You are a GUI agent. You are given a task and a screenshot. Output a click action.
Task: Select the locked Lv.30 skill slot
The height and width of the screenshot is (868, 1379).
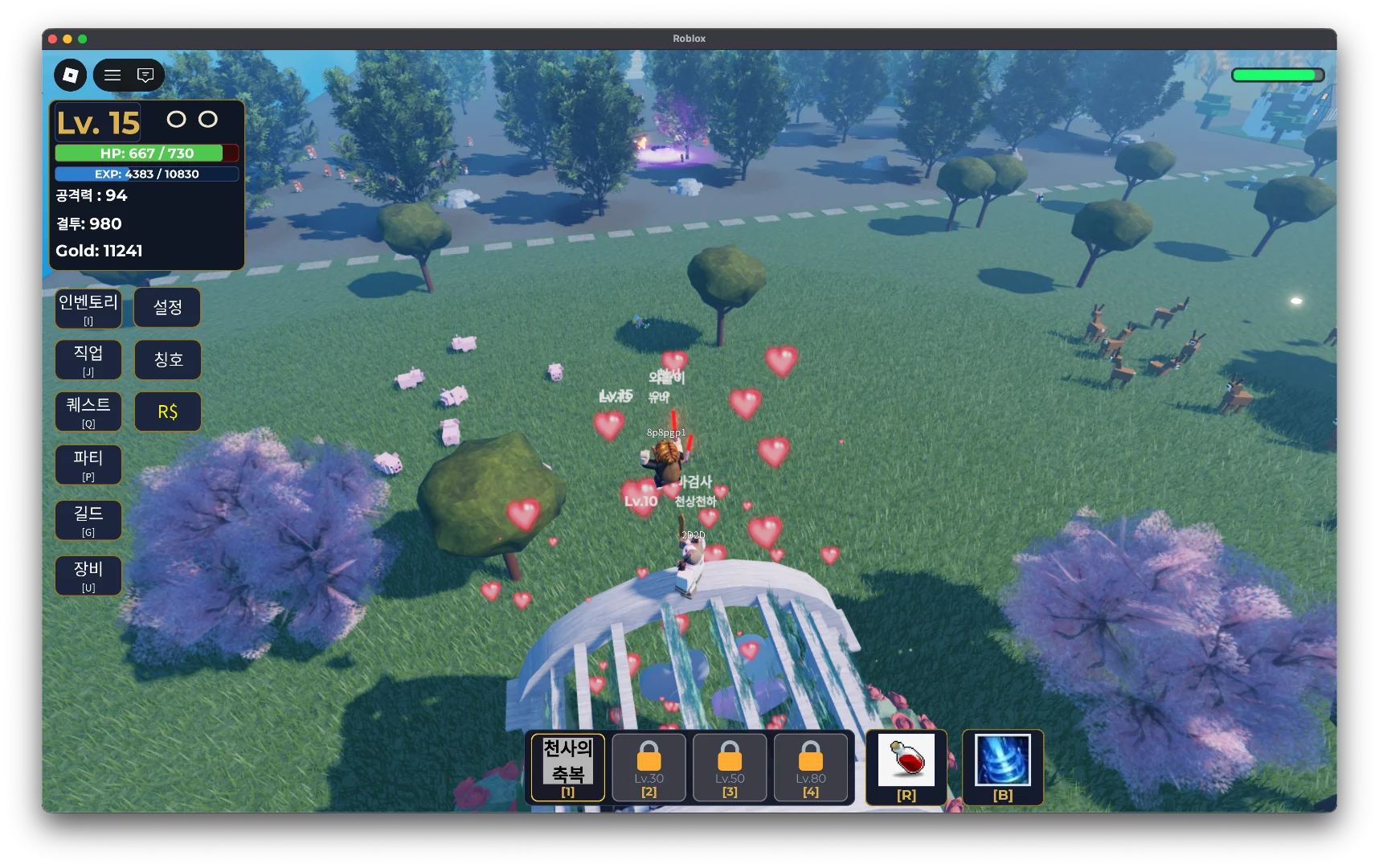point(649,768)
